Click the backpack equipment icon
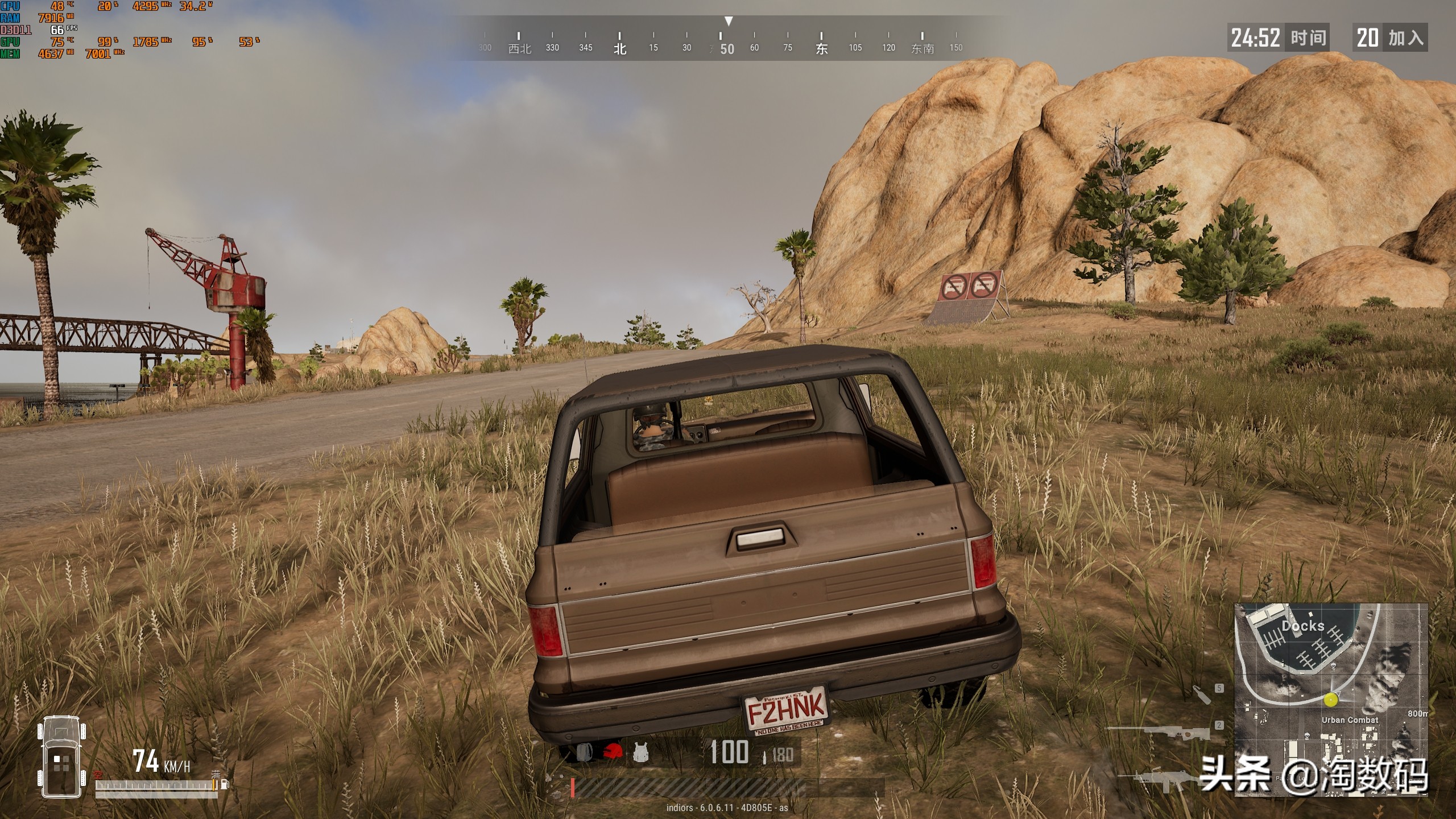Viewport: 1456px width, 819px height. [x=585, y=752]
